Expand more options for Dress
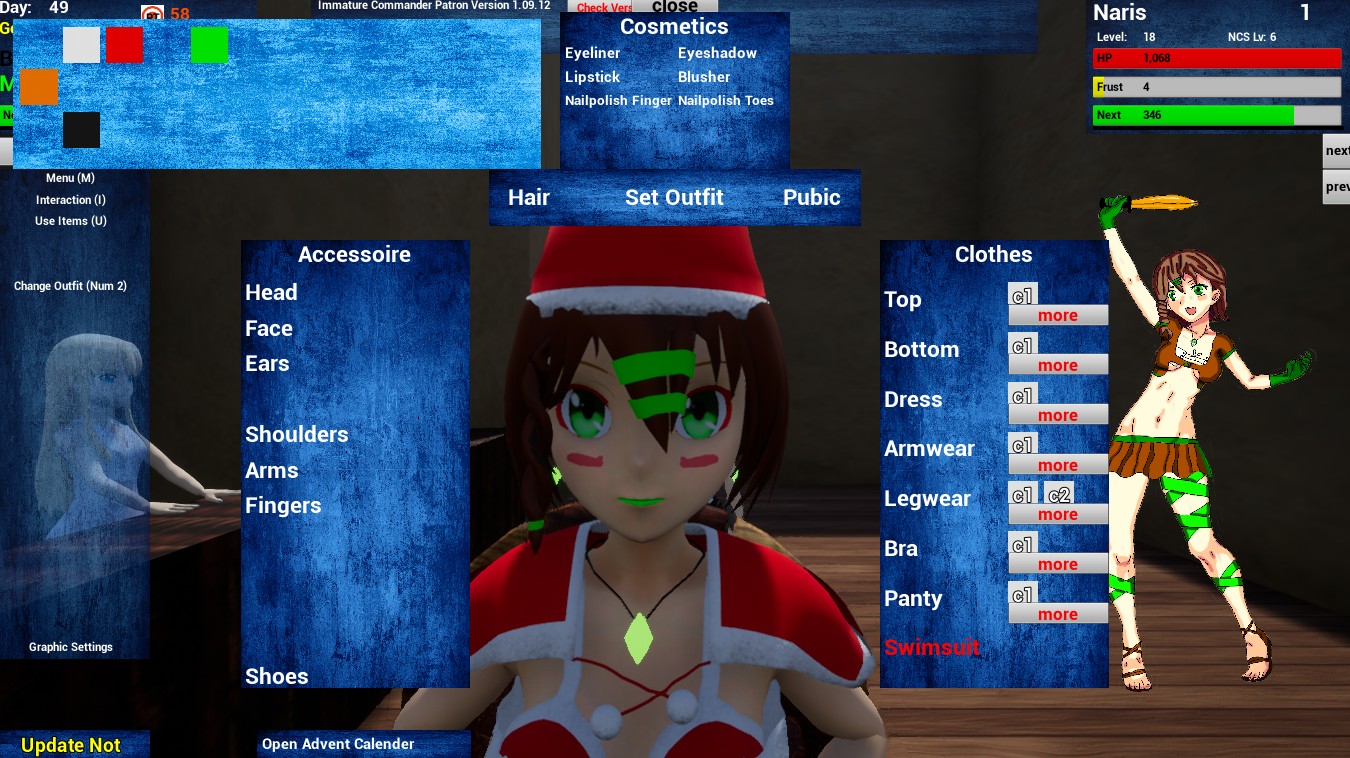The width and height of the screenshot is (1350, 758). [1057, 414]
